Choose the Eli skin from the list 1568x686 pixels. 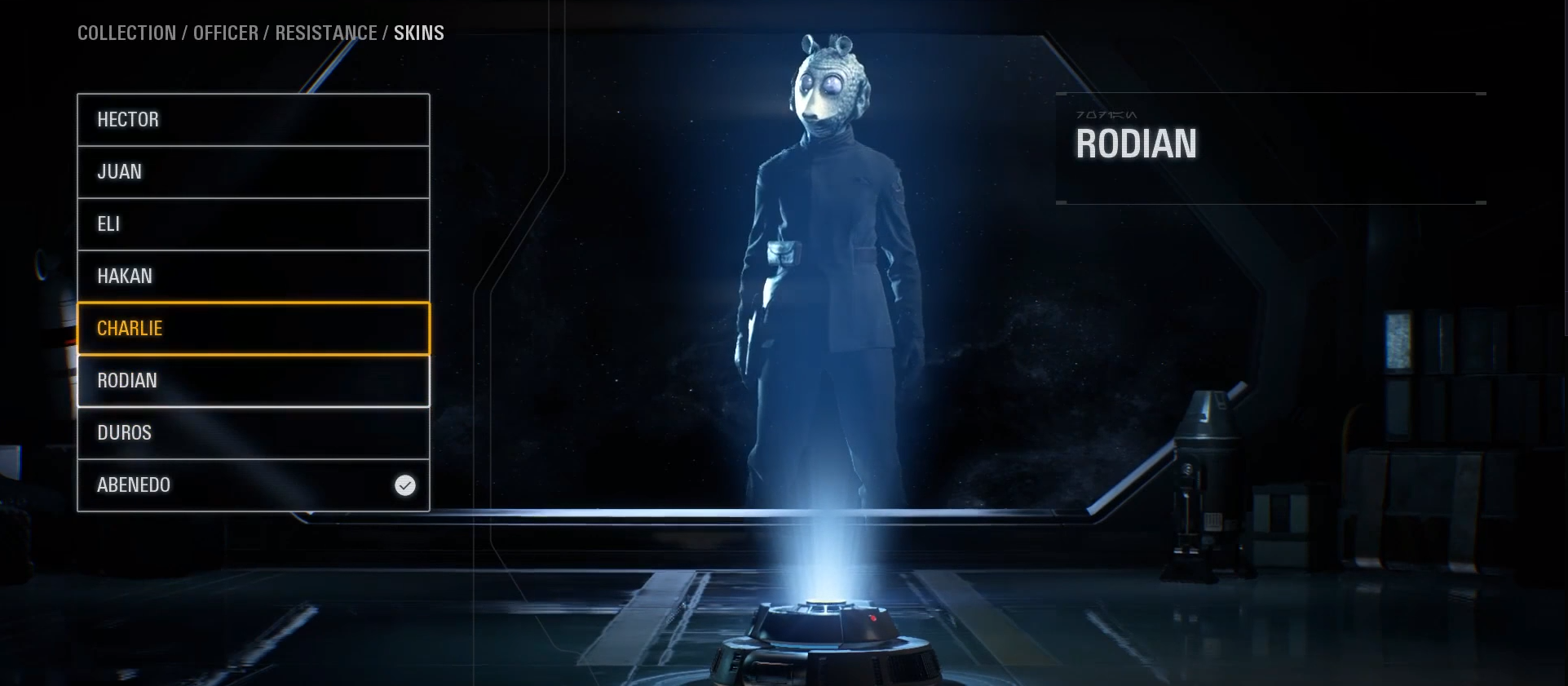[x=253, y=224]
